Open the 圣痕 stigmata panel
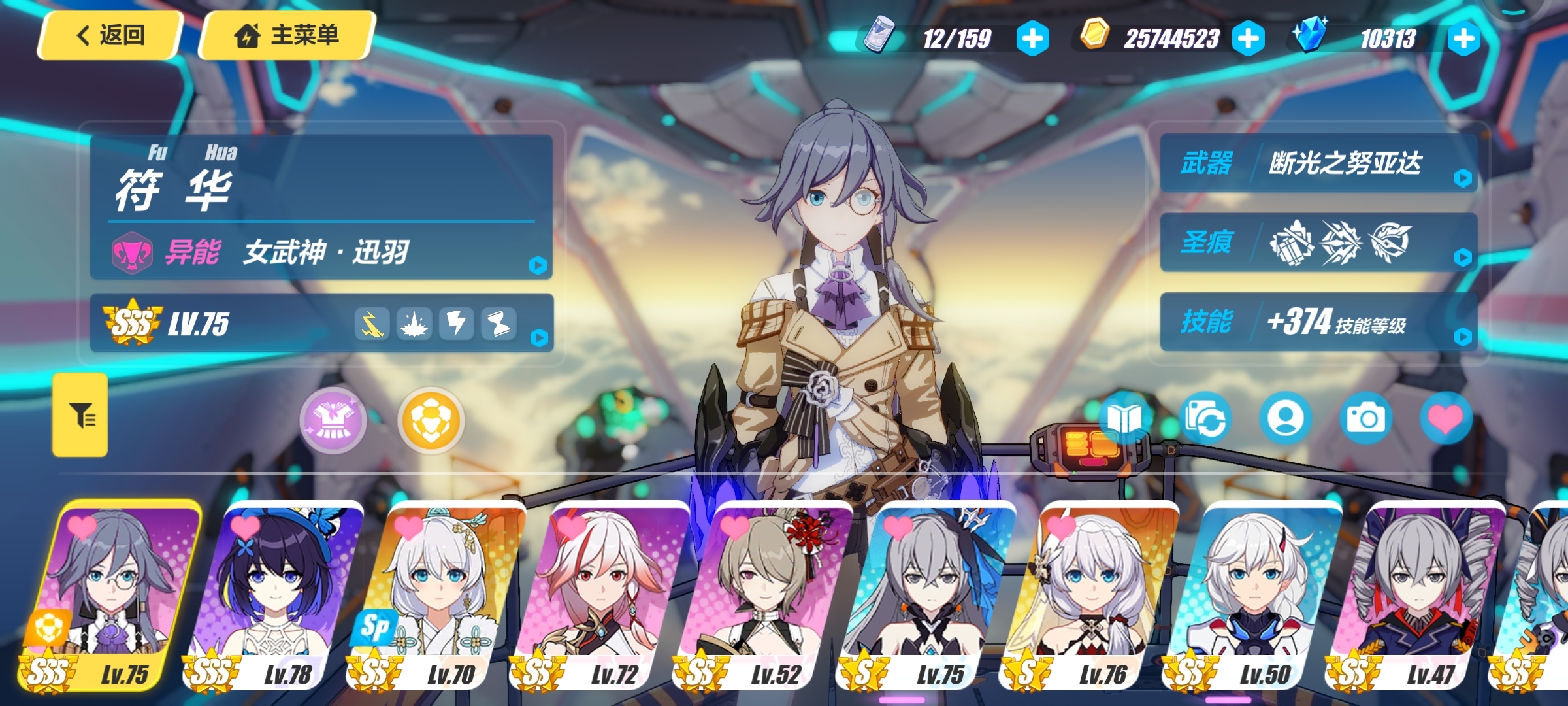 tap(1318, 243)
